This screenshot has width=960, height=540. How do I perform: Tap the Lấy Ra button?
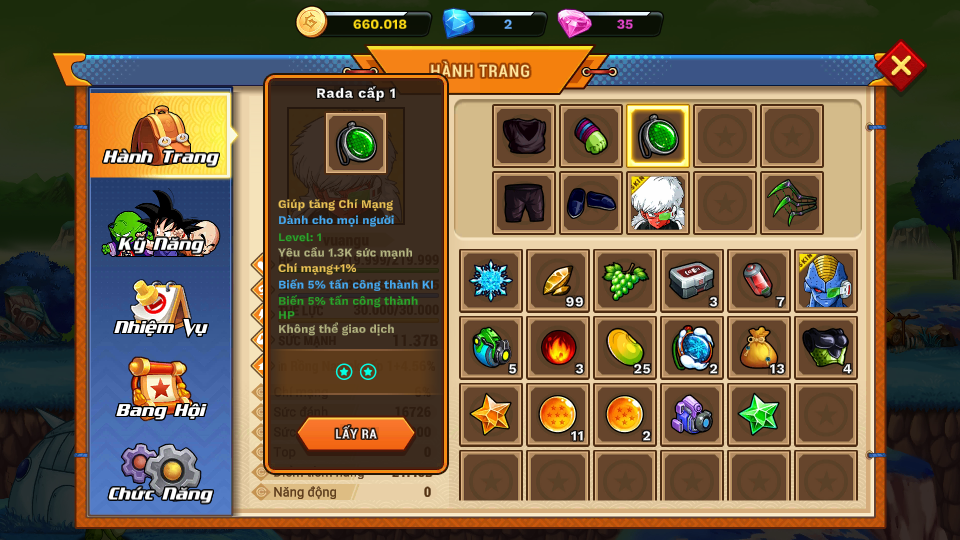pyautogui.click(x=356, y=434)
